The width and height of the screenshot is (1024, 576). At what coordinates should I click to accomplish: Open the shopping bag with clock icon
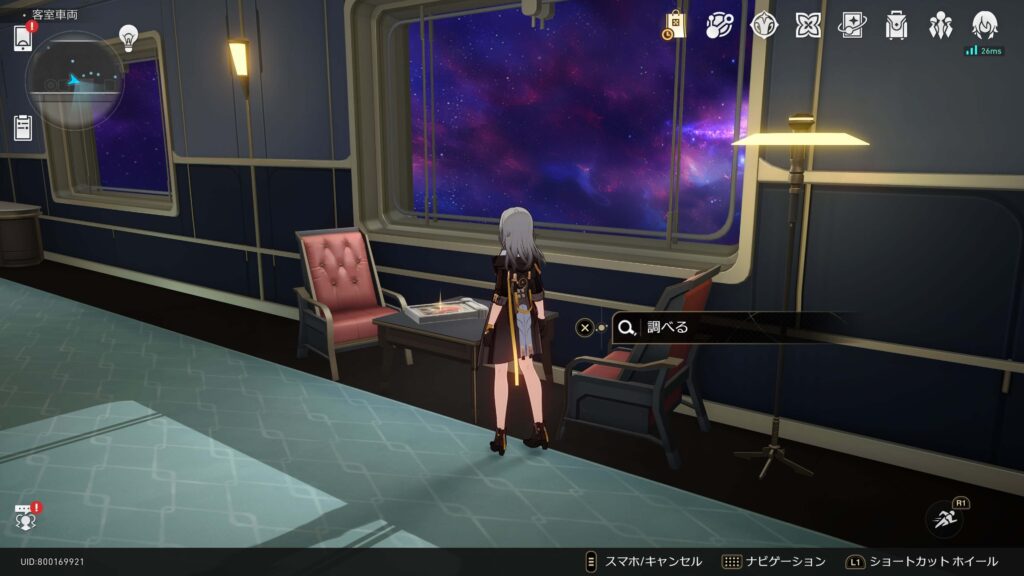click(674, 25)
